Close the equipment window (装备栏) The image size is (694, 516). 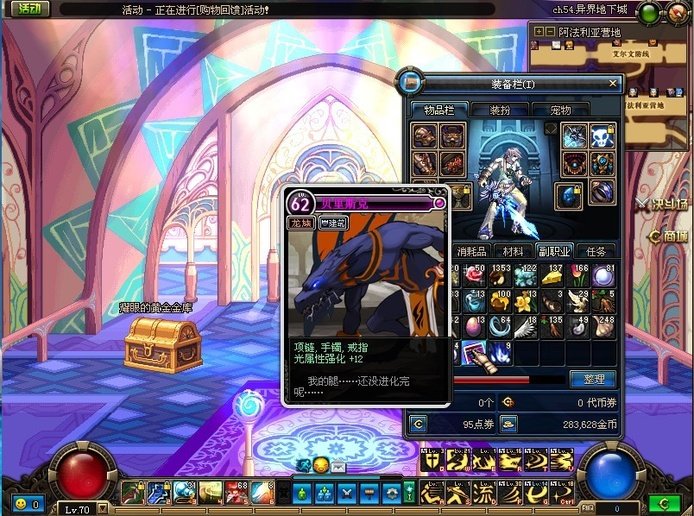(613, 84)
